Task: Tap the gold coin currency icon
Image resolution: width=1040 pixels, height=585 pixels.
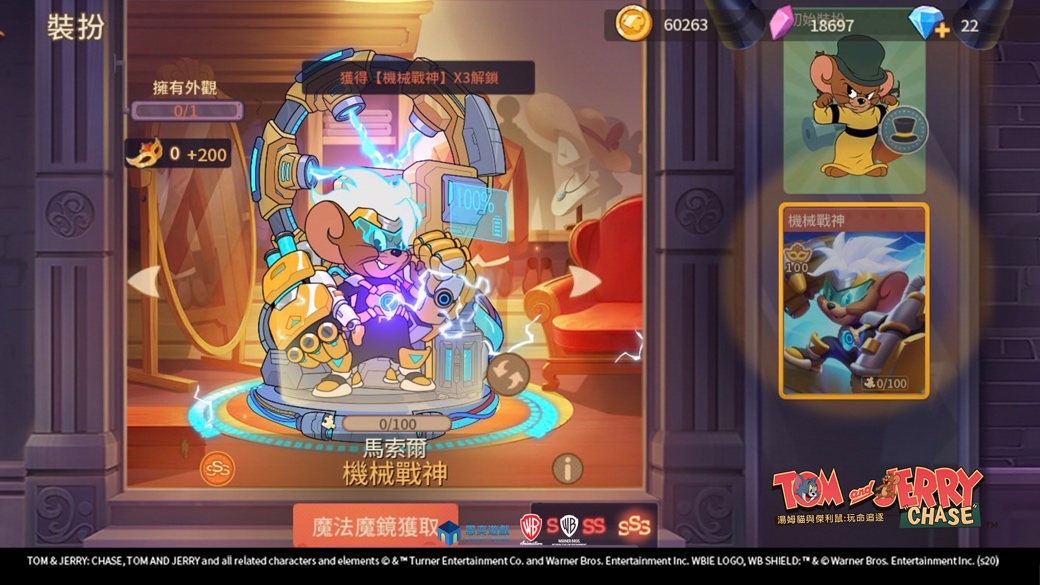Action: point(633,24)
